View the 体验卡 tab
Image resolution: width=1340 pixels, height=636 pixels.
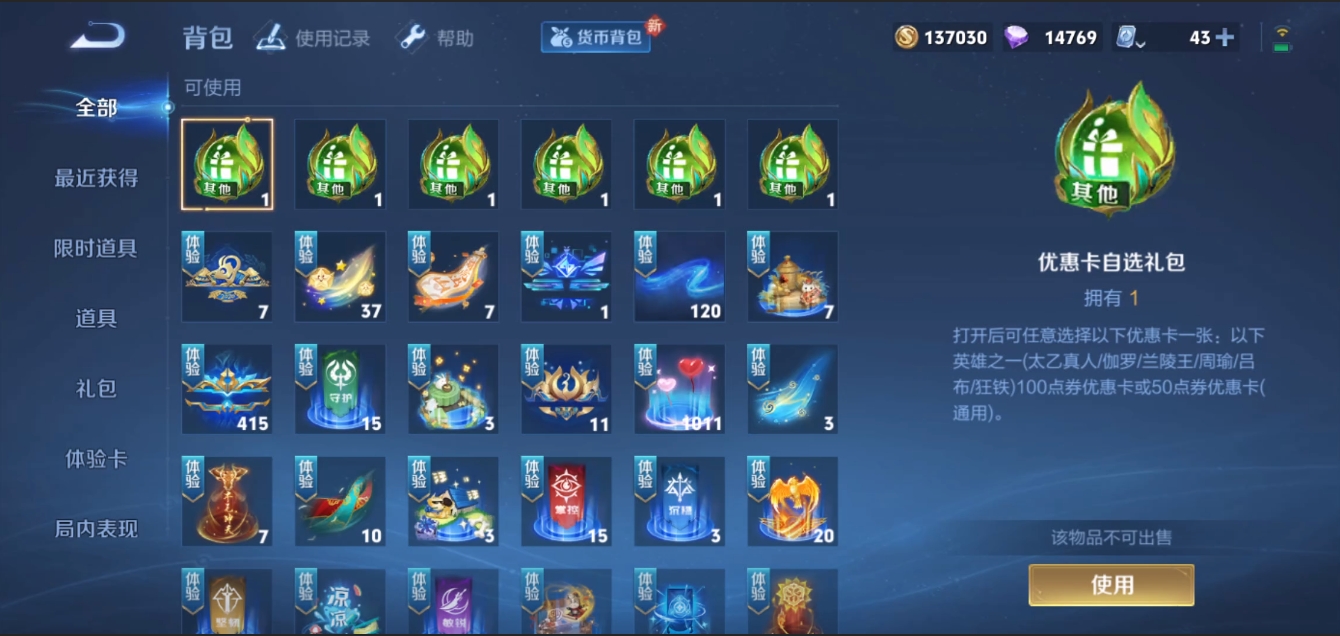96,459
